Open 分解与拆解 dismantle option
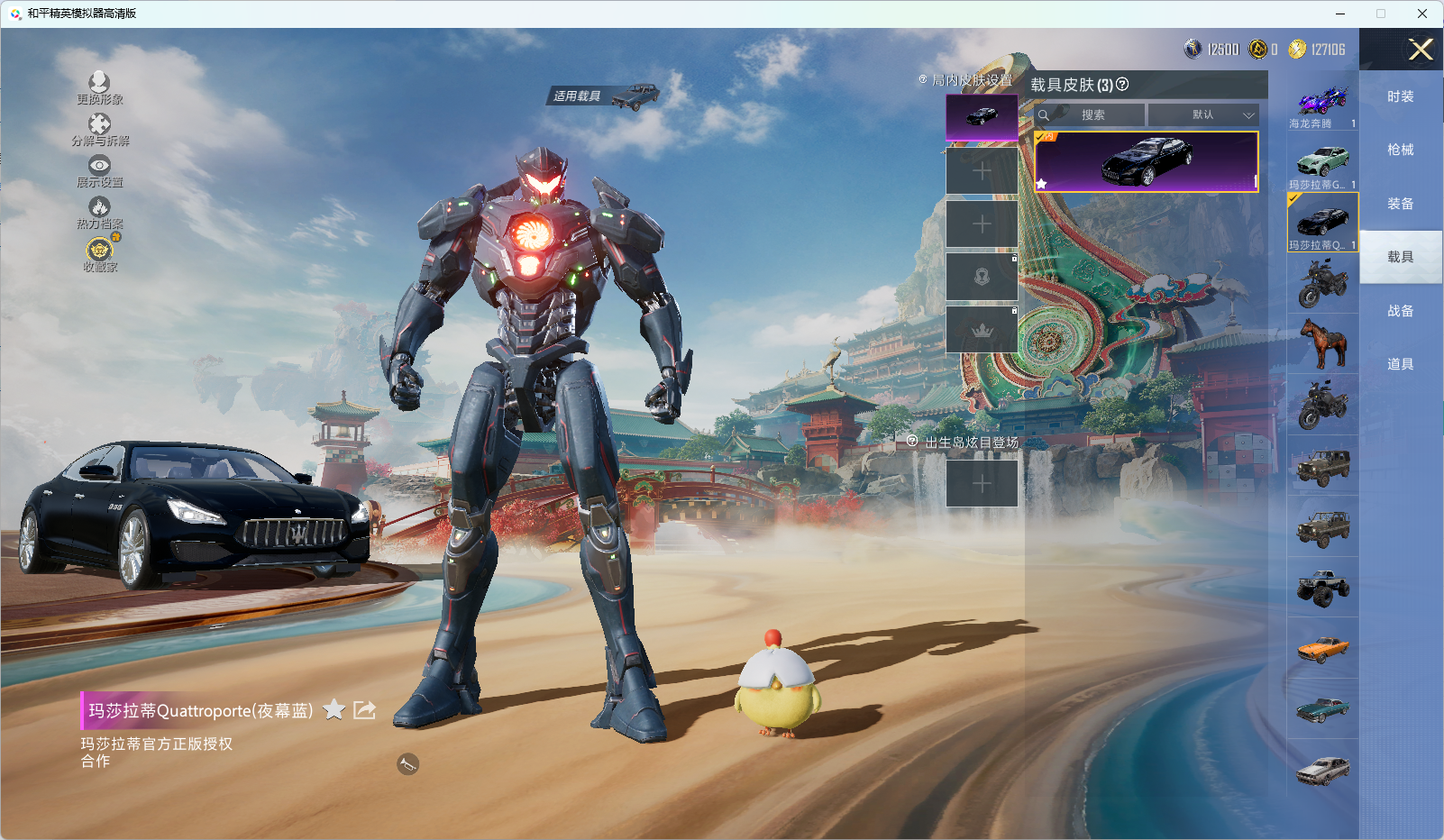1444x840 pixels. click(x=99, y=129)
